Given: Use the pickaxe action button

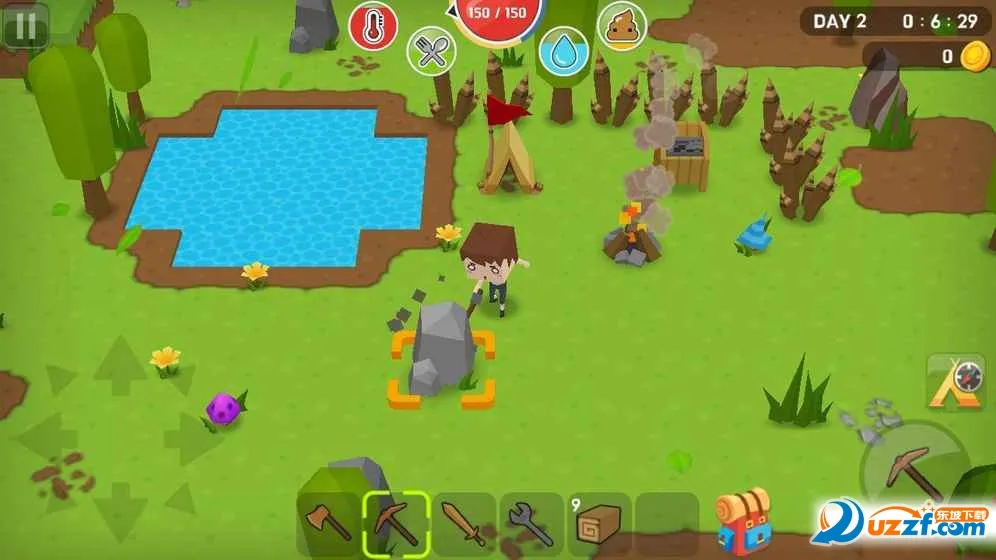Looking at the screenshot, I should 913,470.
